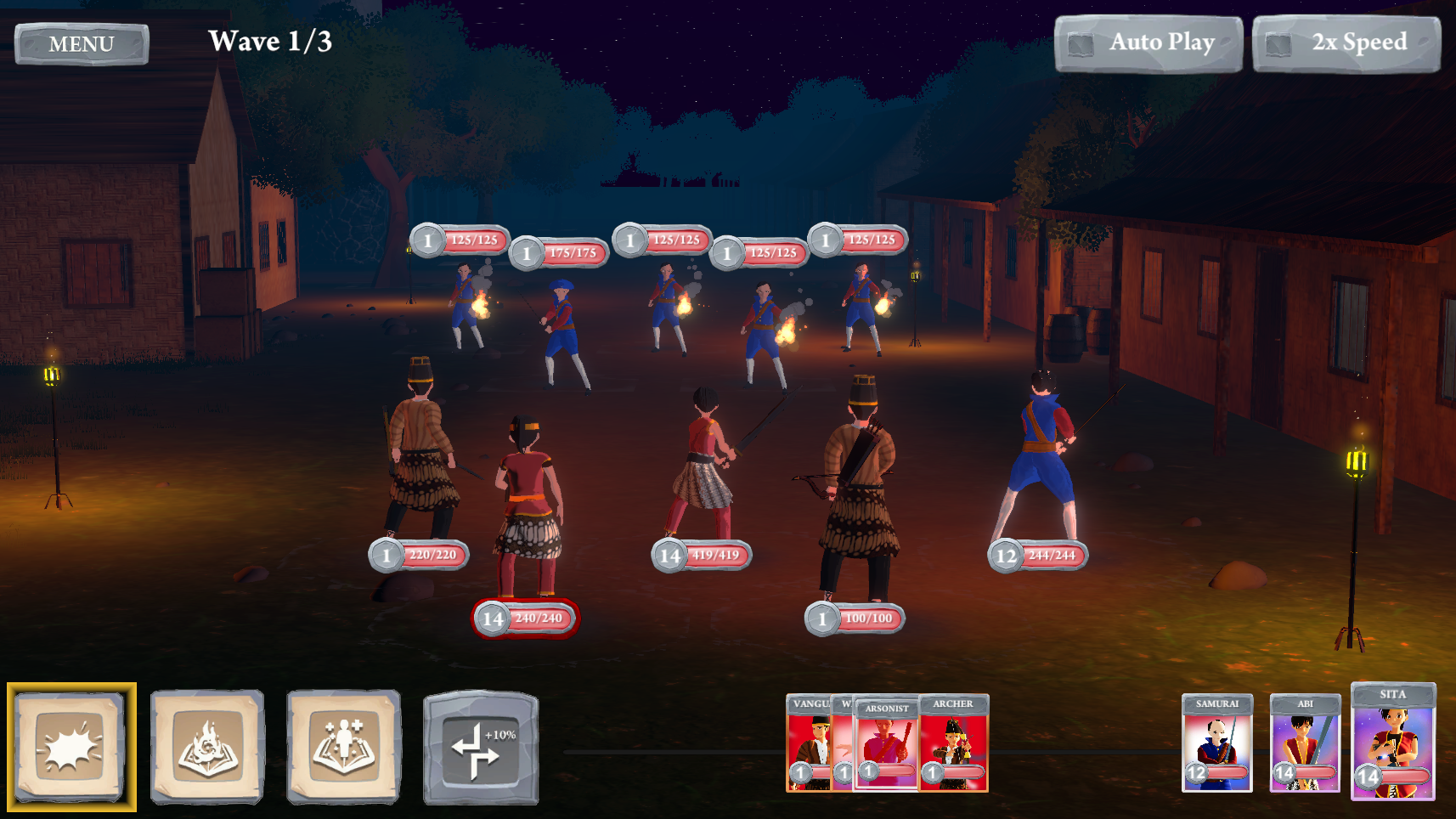1456x819 pixels.
Task: Click the Archer turn order card
Action: [954, 743]
